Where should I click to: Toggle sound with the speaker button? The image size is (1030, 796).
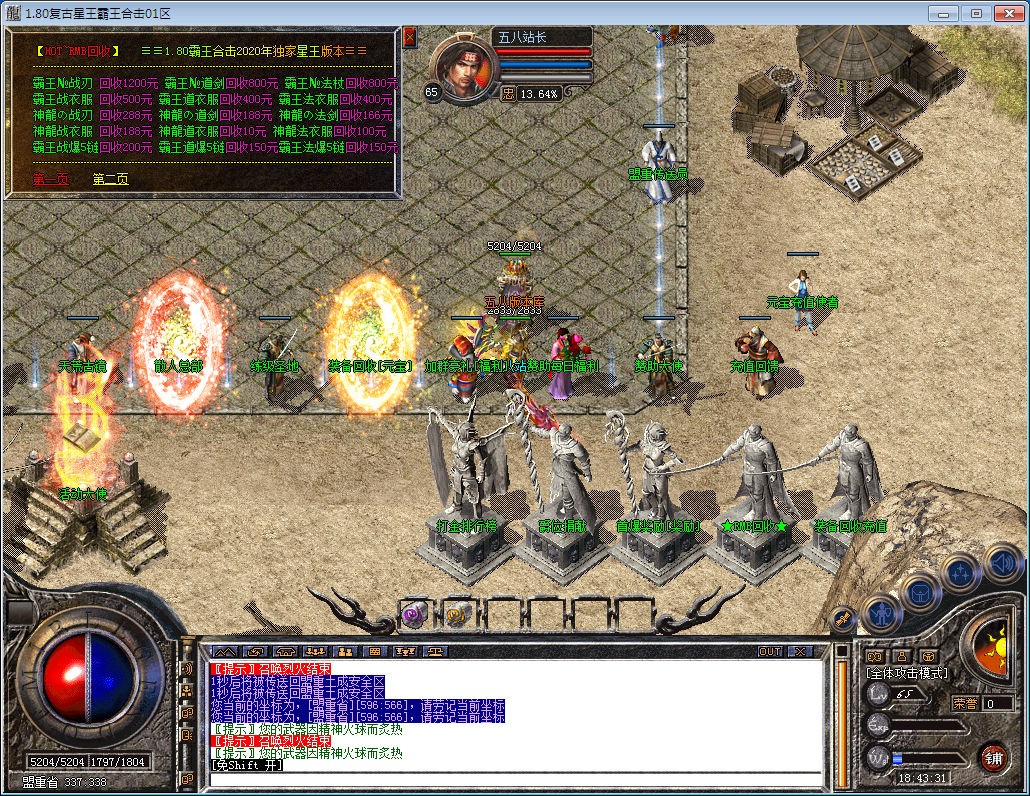pyautogui.click(x=1001, y=562)
